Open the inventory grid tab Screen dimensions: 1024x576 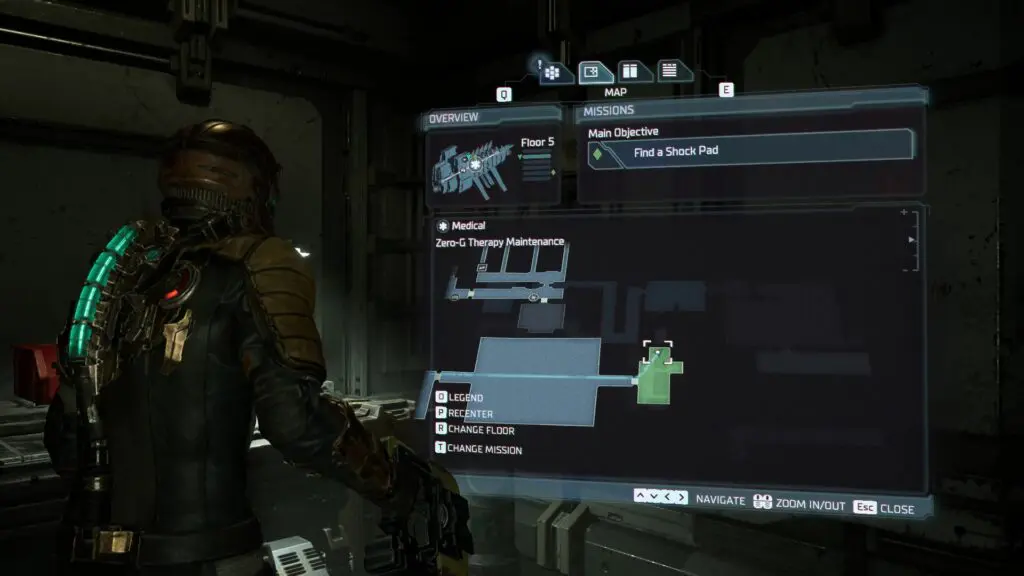coord(557,72)
